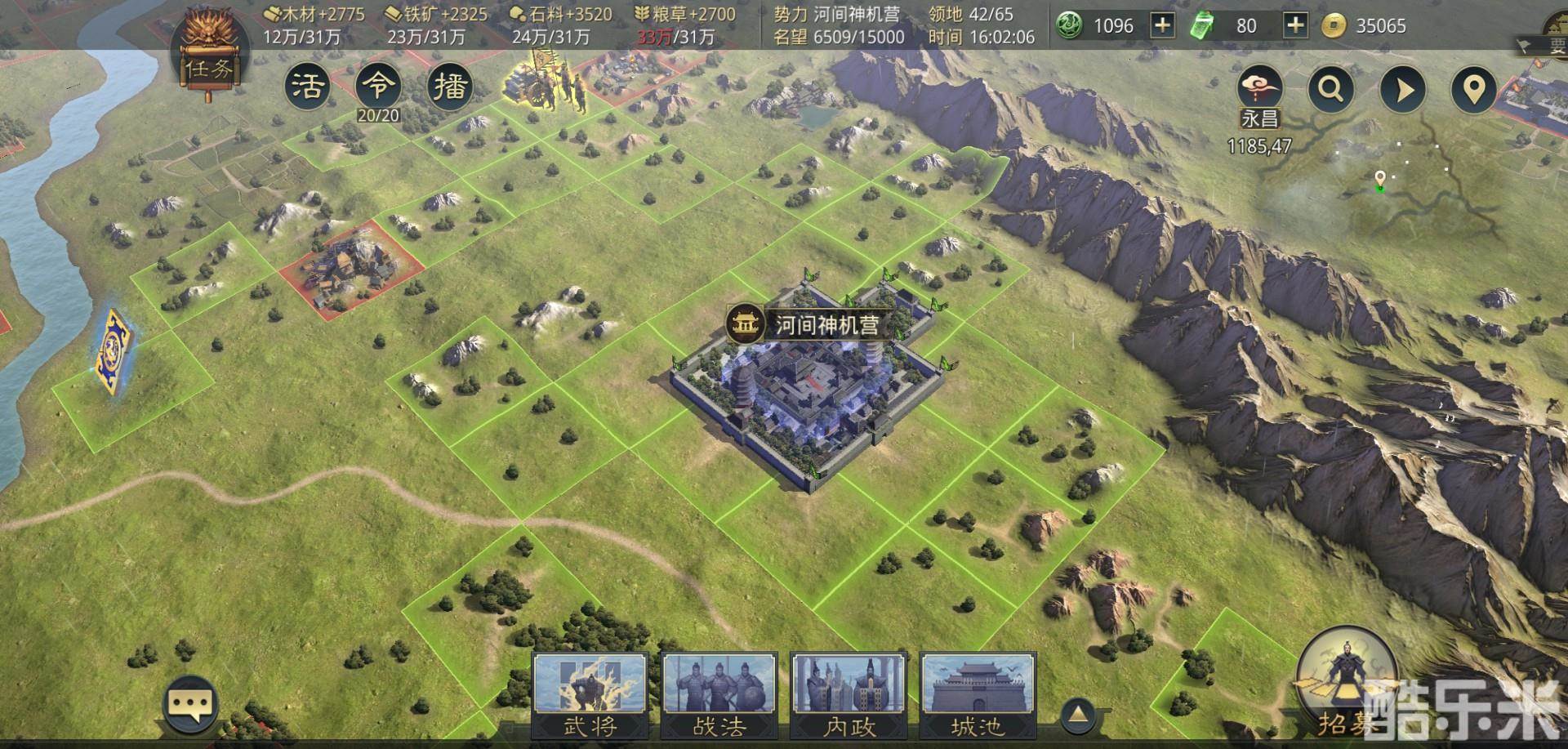The height and width of the screenshot is (749, 1568).
Task: Open the 城池 city menu
Action: 978,694
